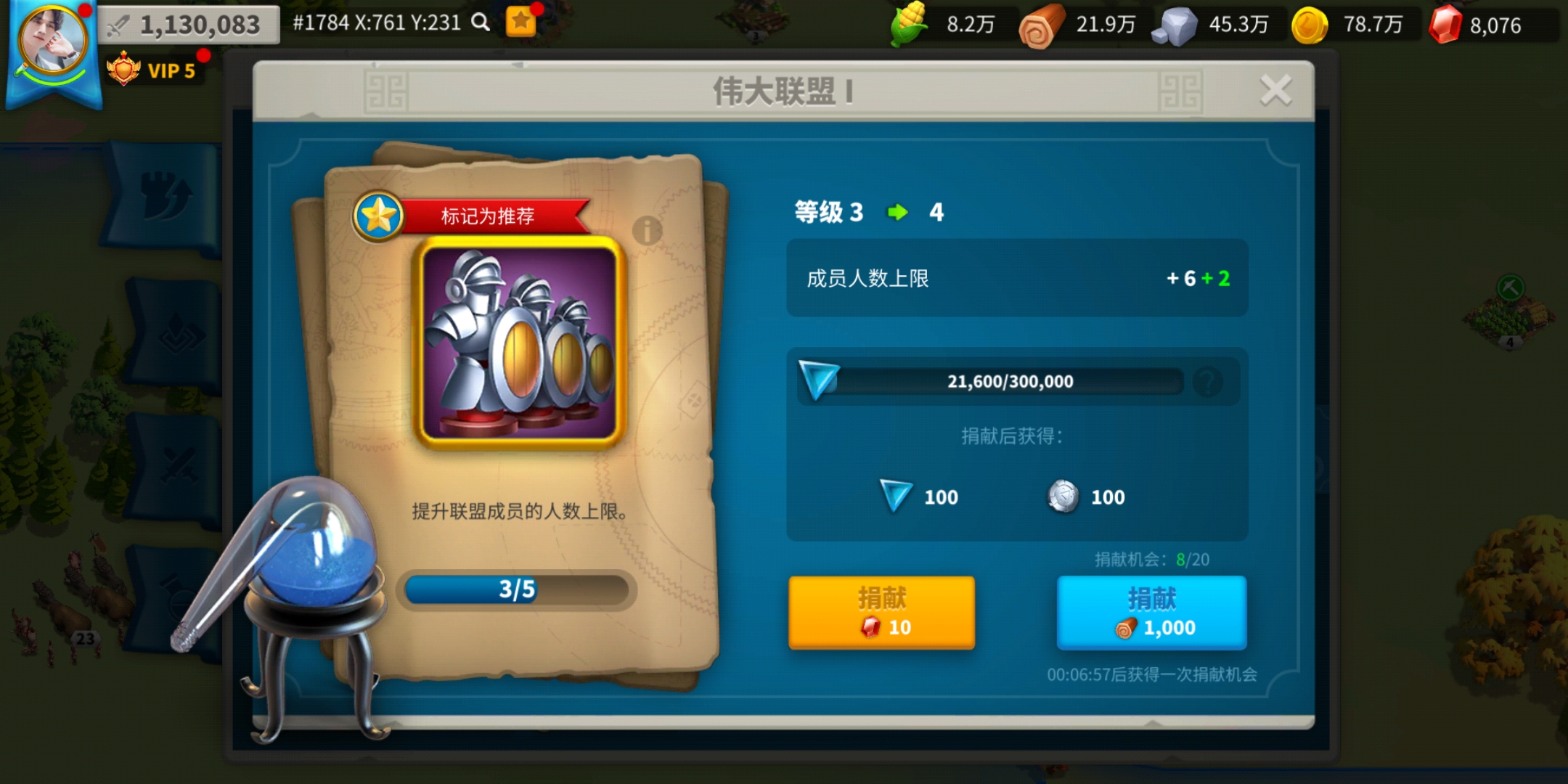Open your avatar portrait in the top left
This screenshot has width=1568, height=784.
[49, 44]
